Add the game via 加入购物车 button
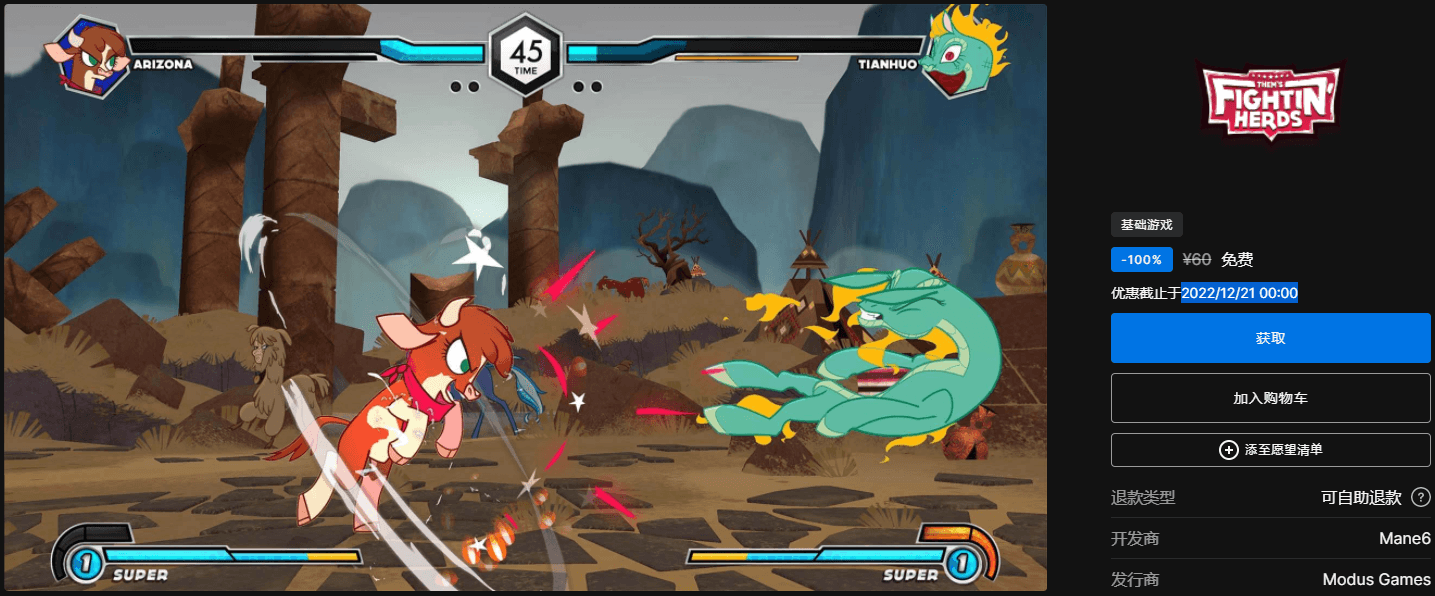Viewport: 1435px width, 596px height. point(1270,398)
